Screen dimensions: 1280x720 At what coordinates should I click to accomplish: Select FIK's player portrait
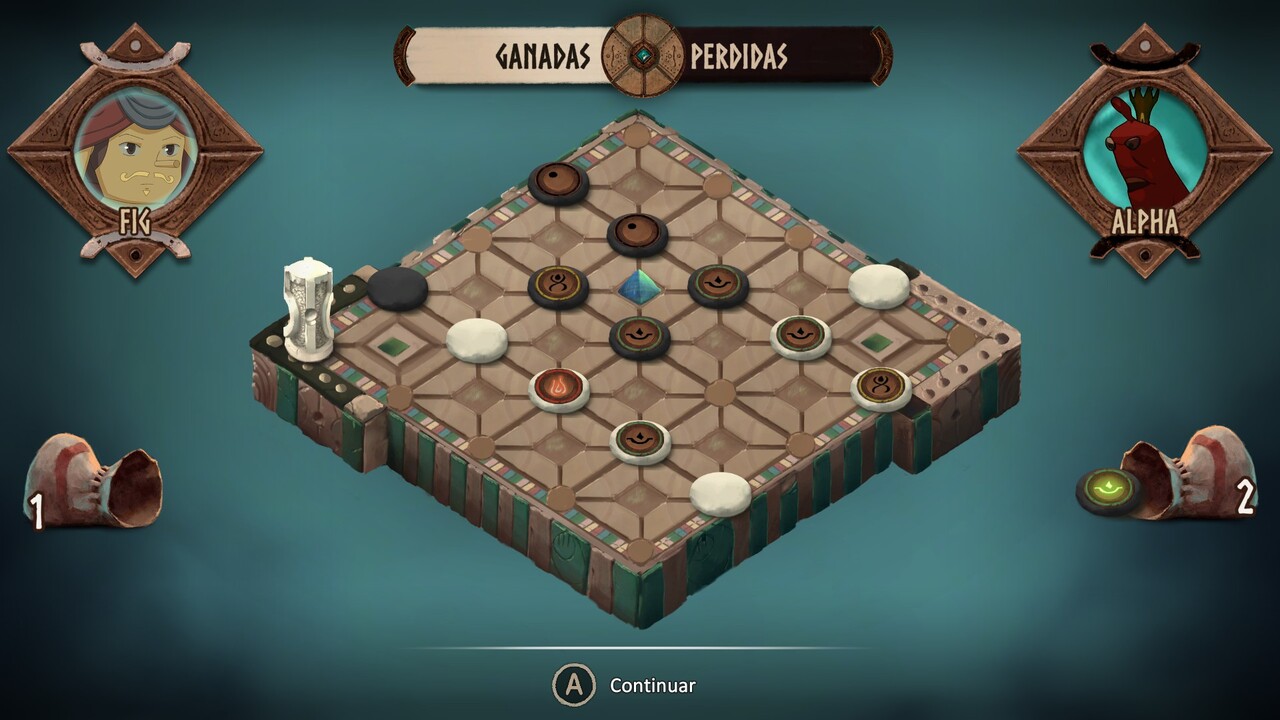pos(134,148)
